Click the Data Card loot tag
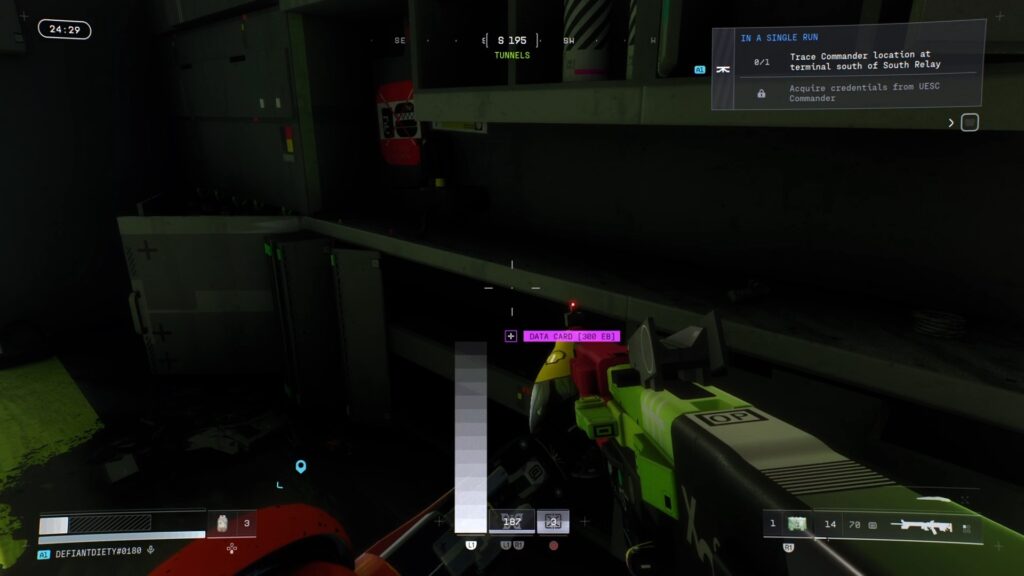Image resolution: width=1024 pixels, height=576 pixels. [x=571, y=336]
